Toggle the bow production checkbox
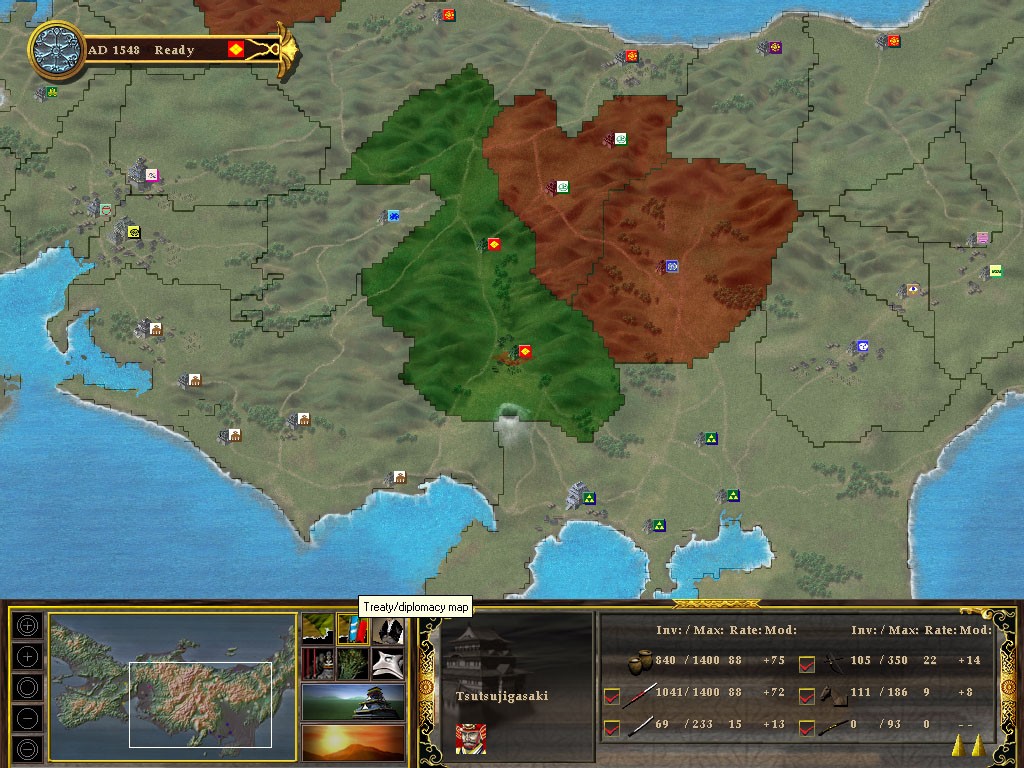The height and width of the screenshot is (768, 1024). [x=808, y=662]
